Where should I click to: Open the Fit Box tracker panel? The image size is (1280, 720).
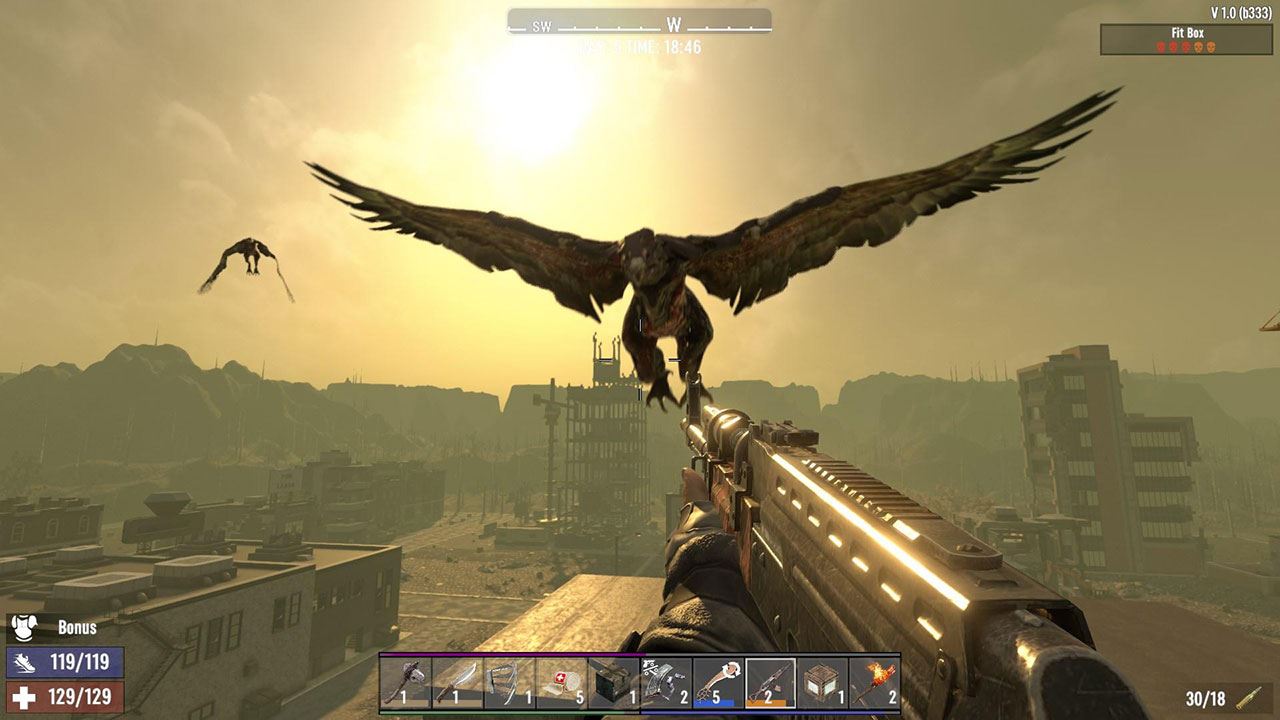1186,39
